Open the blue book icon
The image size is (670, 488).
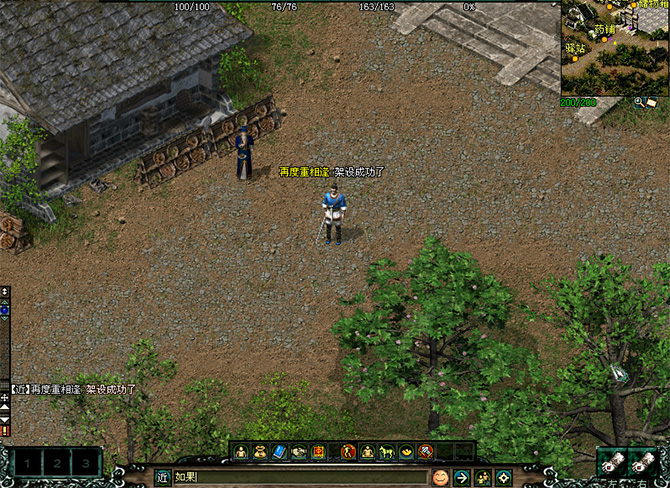(x=279, y=452)
